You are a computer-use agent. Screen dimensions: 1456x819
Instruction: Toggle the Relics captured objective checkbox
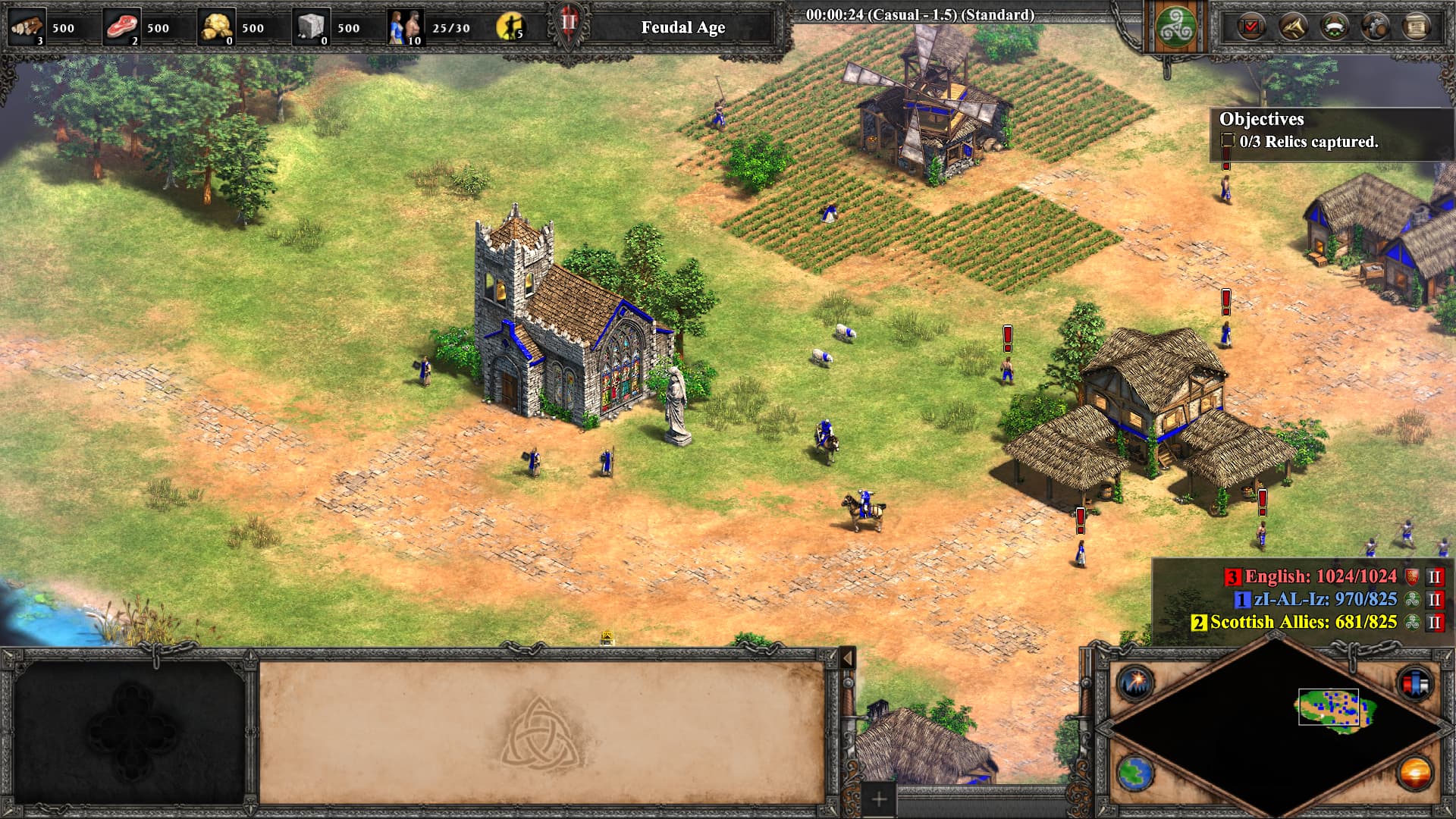(x=1228, y=141)
